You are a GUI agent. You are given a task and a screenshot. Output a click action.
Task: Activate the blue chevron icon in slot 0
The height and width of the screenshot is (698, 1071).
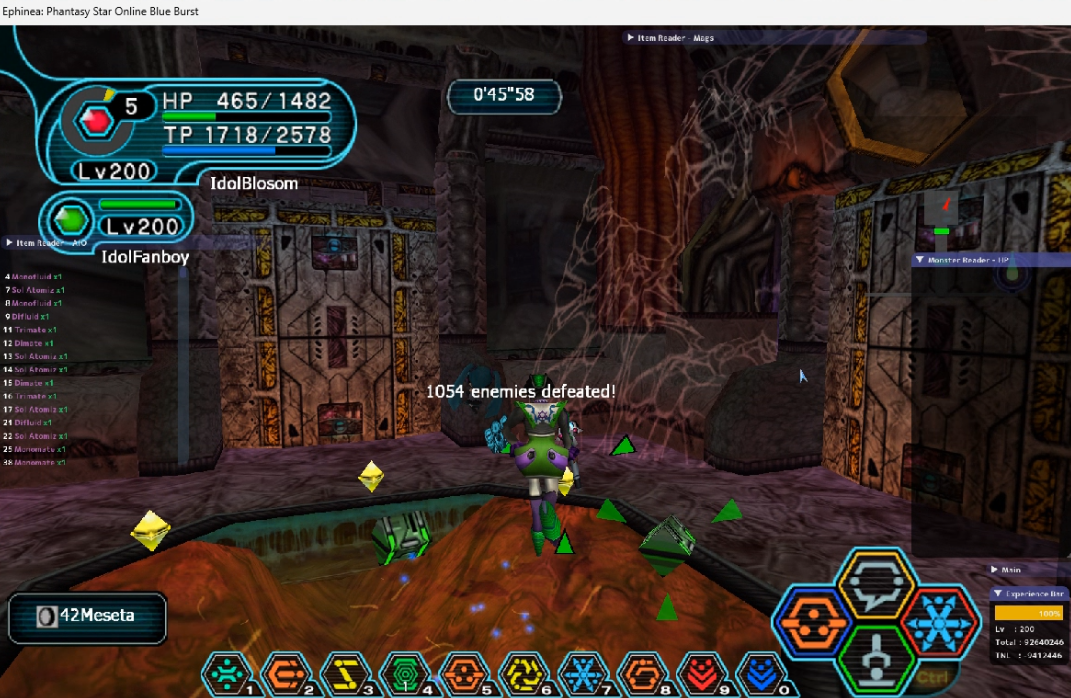pyautogui.click(x=760, y=675)
